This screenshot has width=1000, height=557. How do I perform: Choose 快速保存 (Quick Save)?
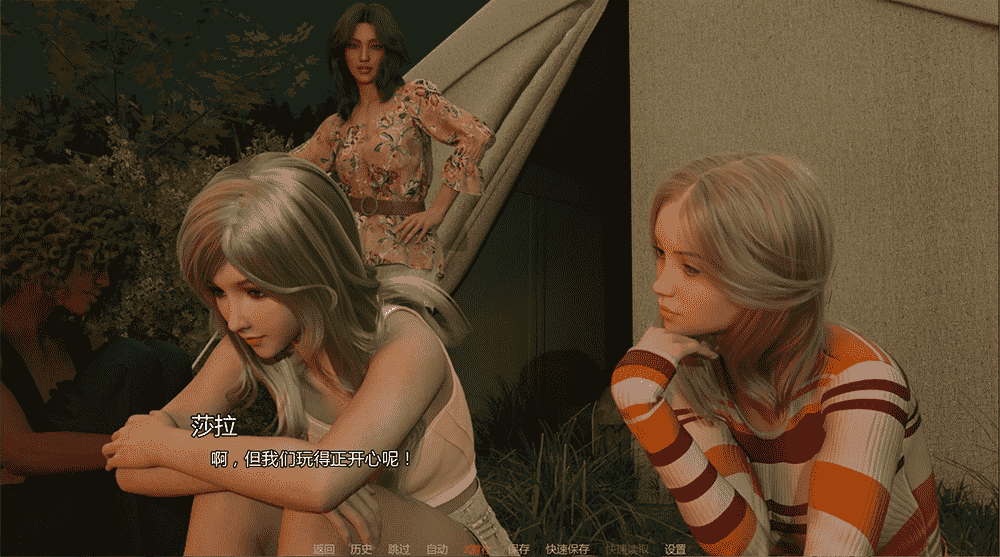pos(567,549)
